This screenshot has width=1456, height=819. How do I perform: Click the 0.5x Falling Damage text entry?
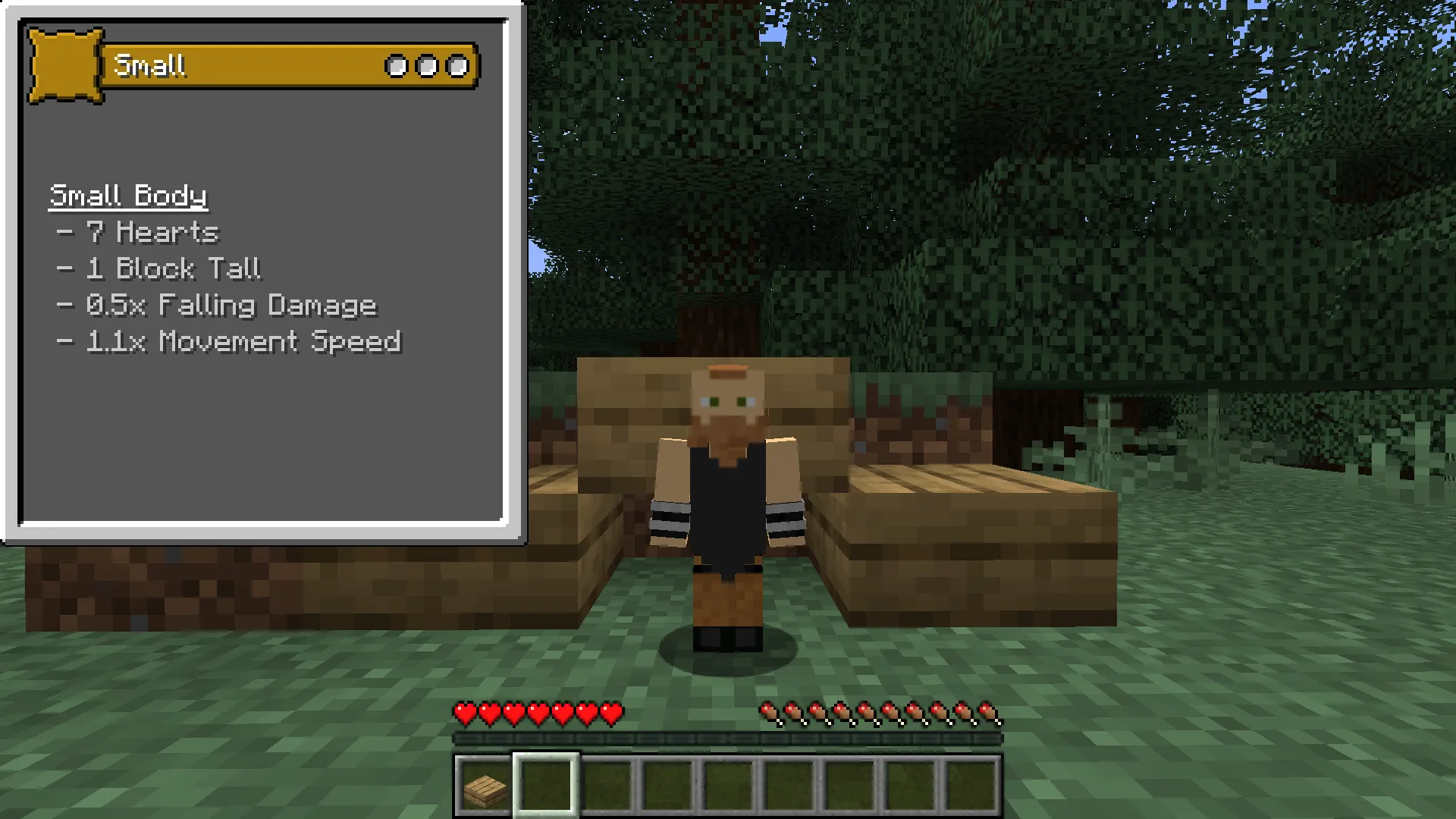[x=218, y=306]
